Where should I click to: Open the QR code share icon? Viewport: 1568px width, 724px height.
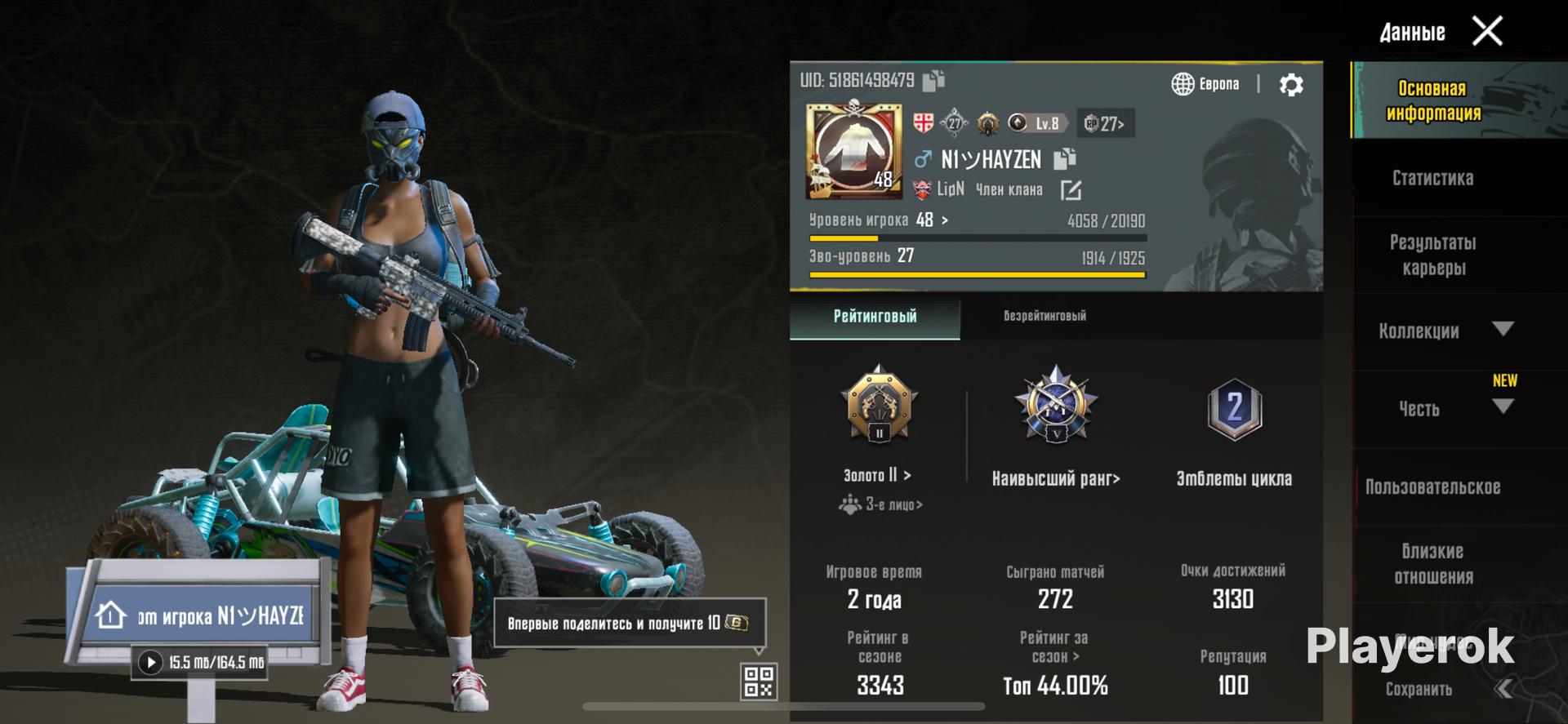pos(758,682)
